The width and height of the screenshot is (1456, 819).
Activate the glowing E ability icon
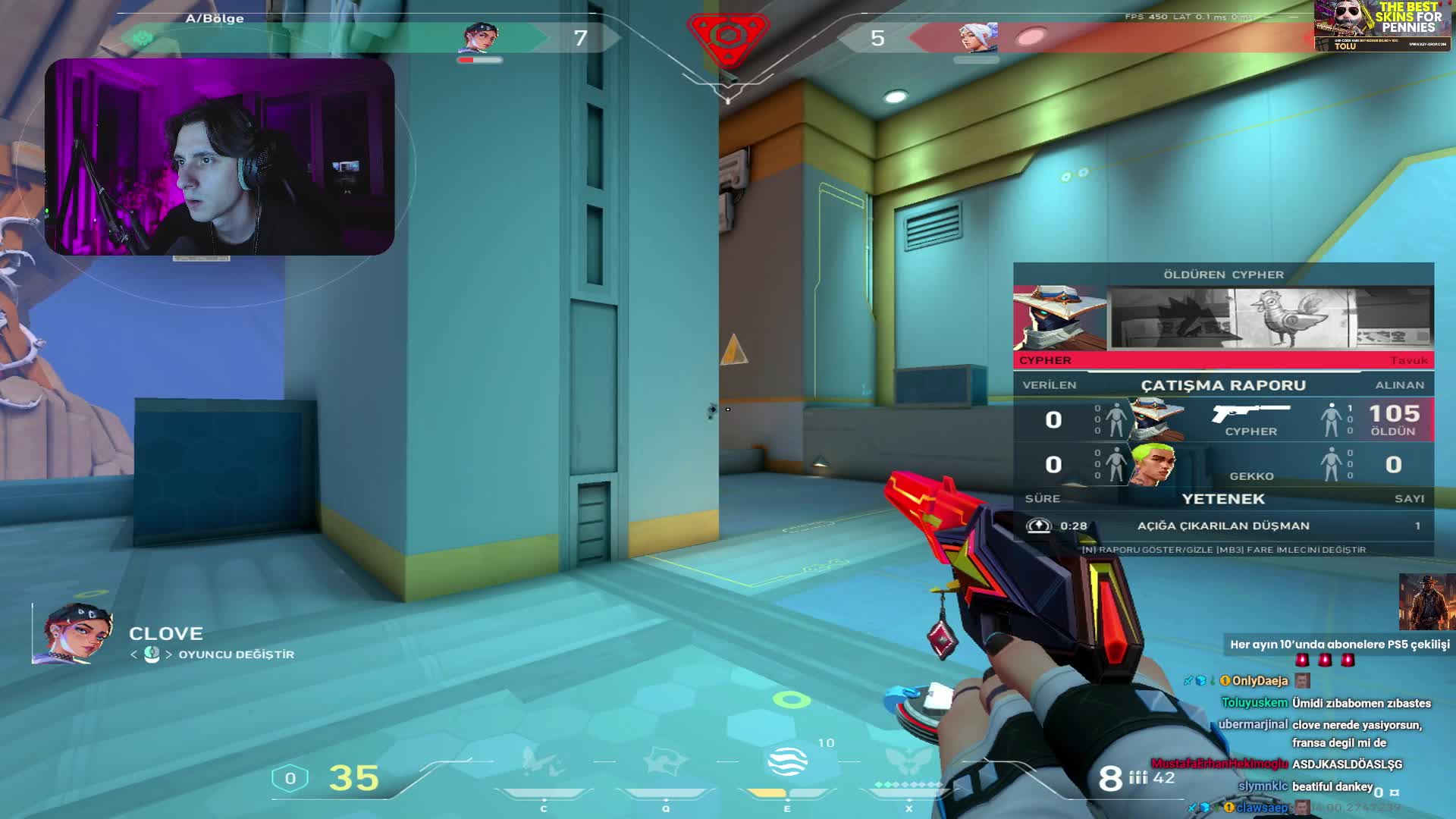(787, 761)
